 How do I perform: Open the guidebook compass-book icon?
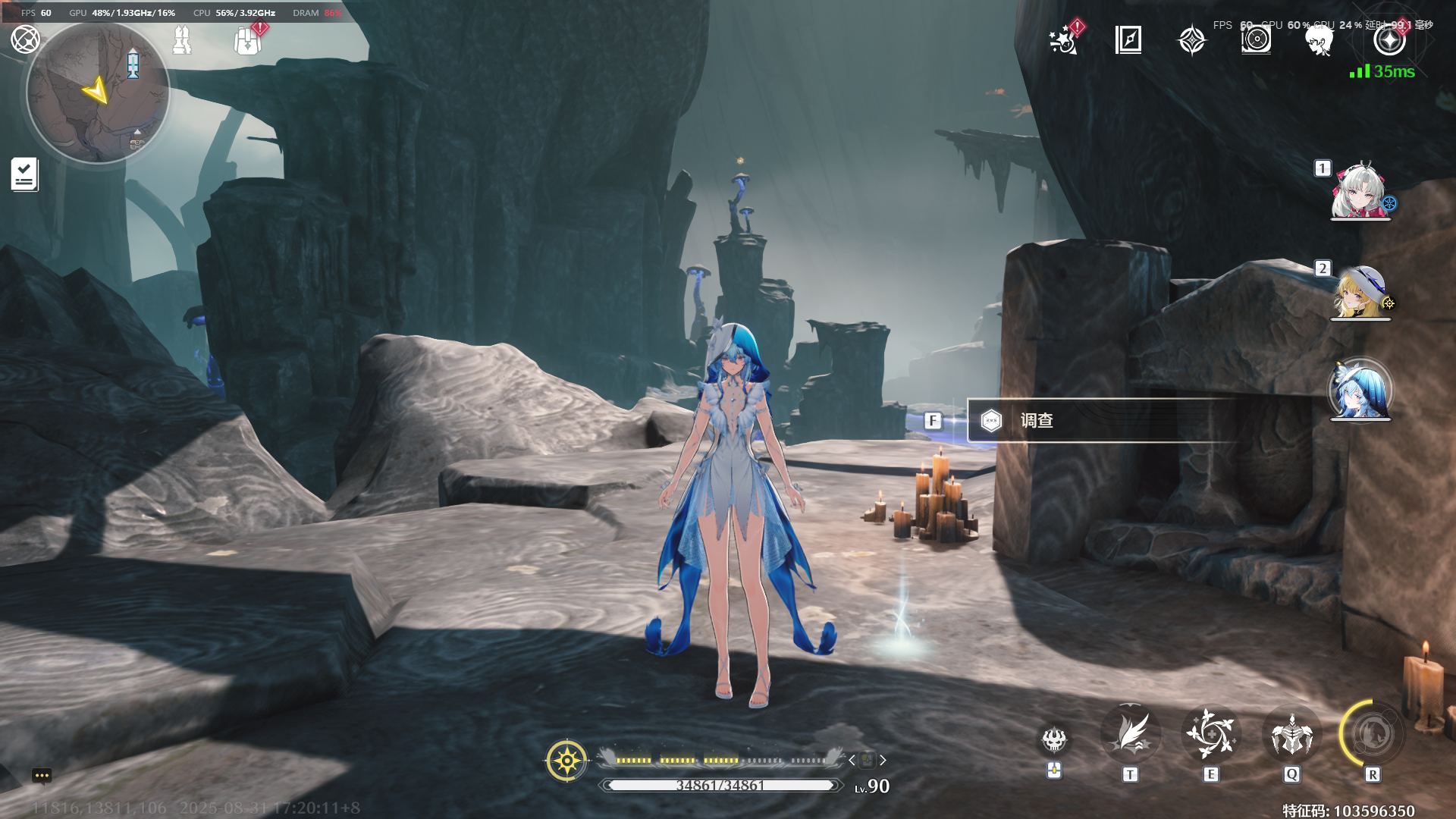point(1128,39)
